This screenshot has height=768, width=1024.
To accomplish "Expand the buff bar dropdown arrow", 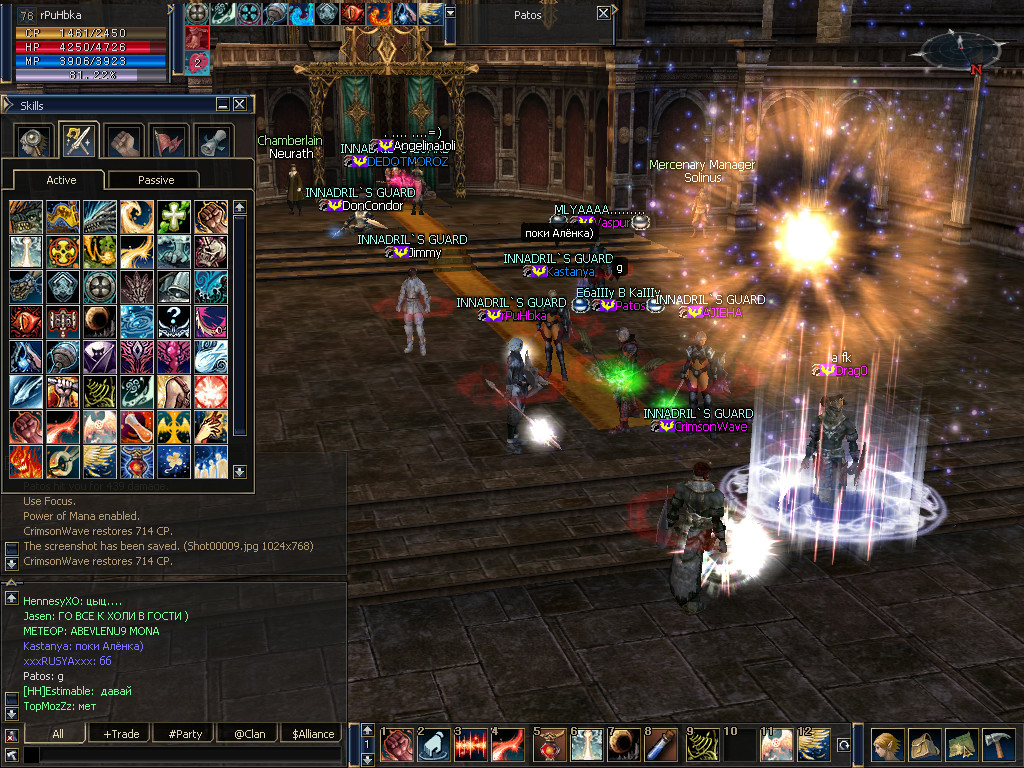I will tap(451, 13).
